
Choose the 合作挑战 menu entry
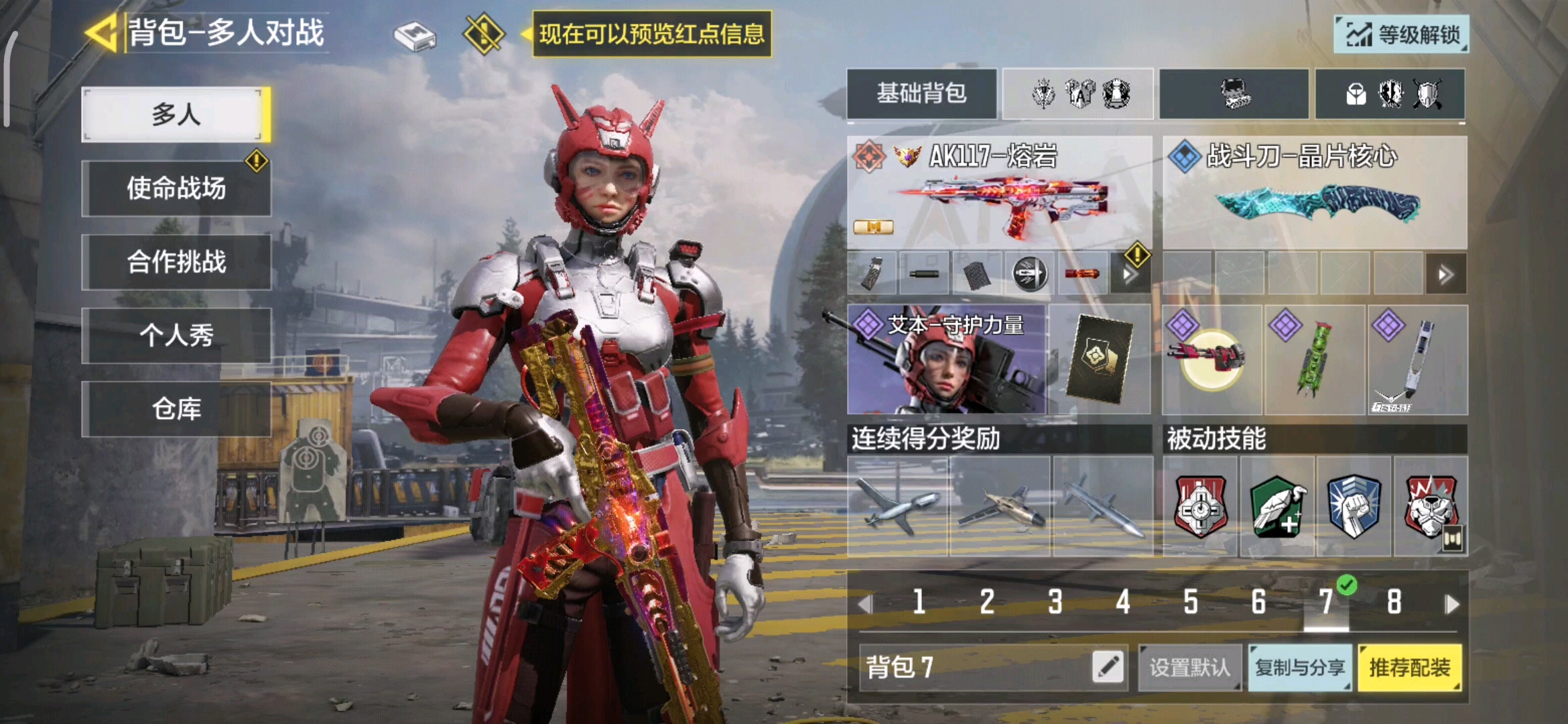point(176,262)
